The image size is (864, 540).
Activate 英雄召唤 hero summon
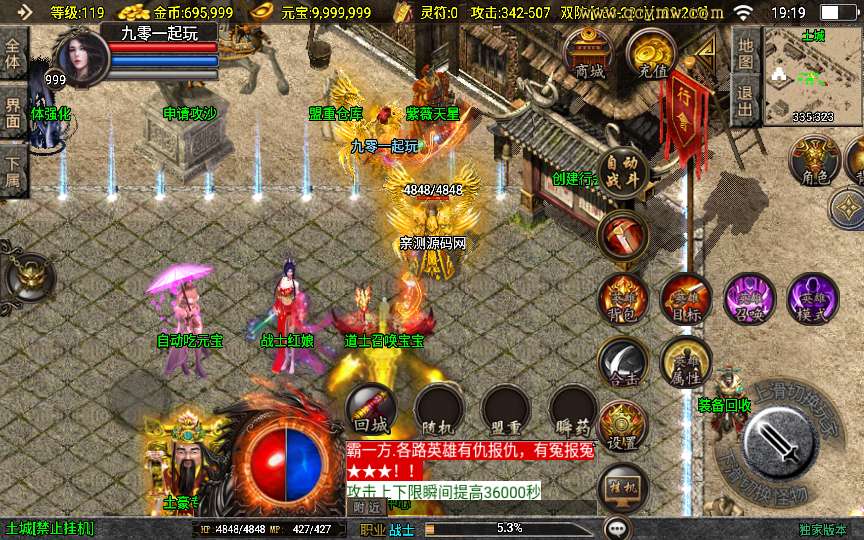[x=748, y=299]
